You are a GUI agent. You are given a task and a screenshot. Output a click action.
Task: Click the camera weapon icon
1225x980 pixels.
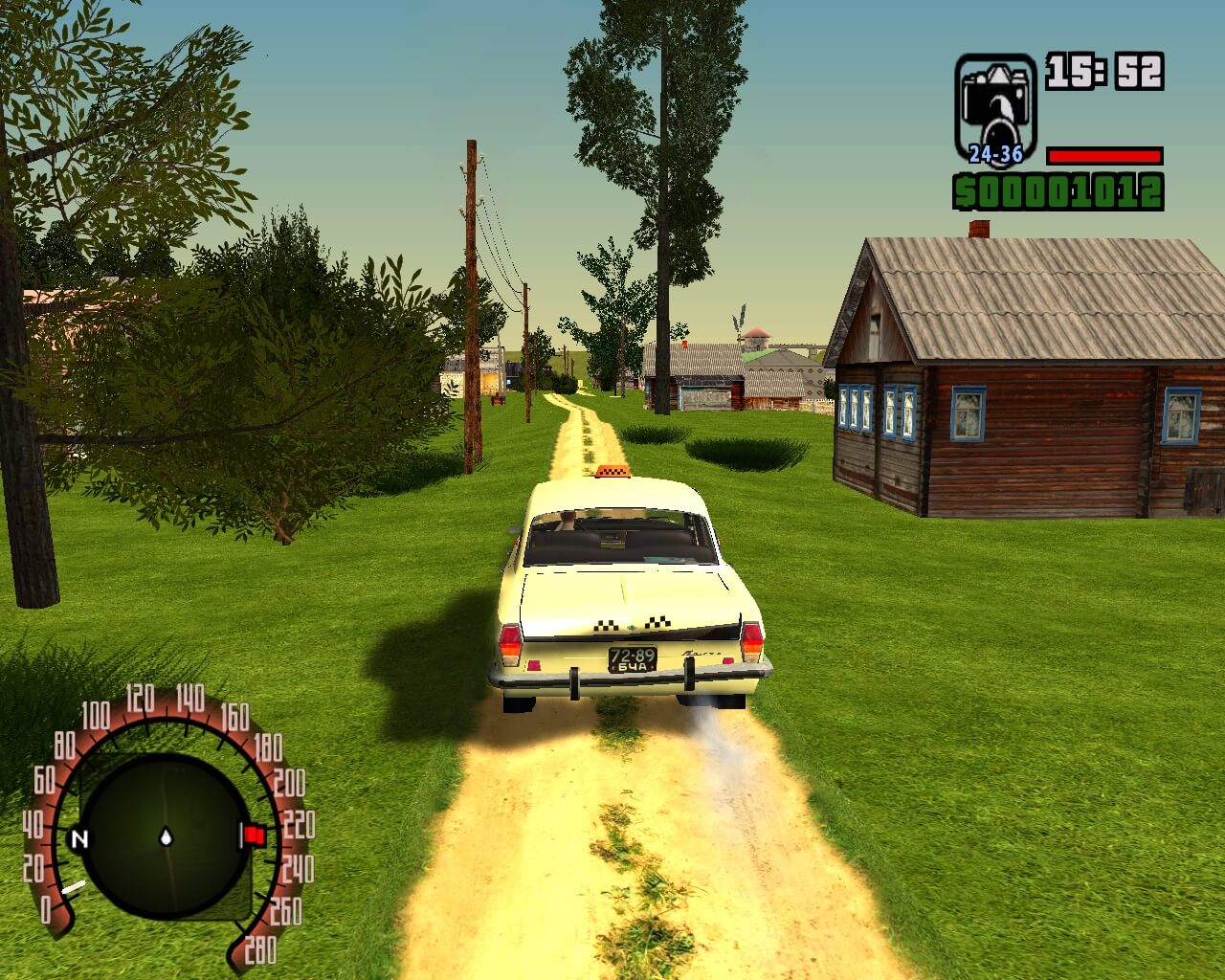[995, 107]
